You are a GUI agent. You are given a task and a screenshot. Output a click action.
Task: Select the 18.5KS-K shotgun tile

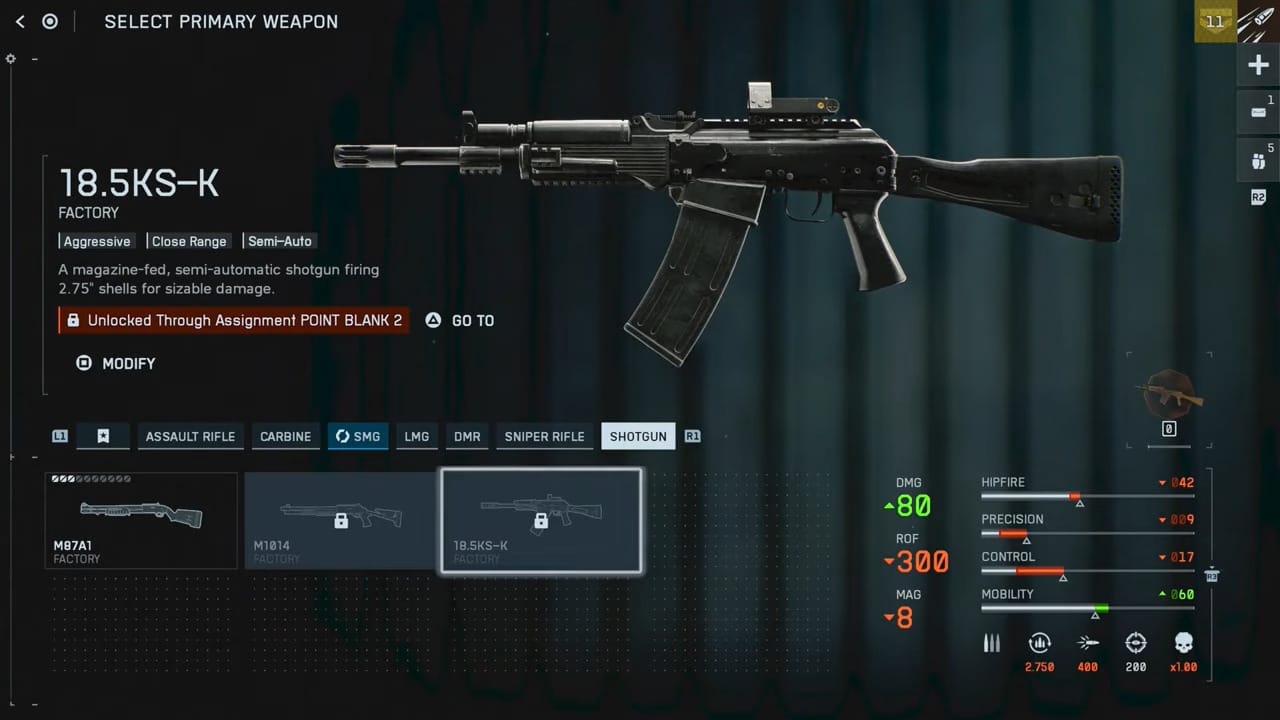pyautogui.click(x=540, y=520)
